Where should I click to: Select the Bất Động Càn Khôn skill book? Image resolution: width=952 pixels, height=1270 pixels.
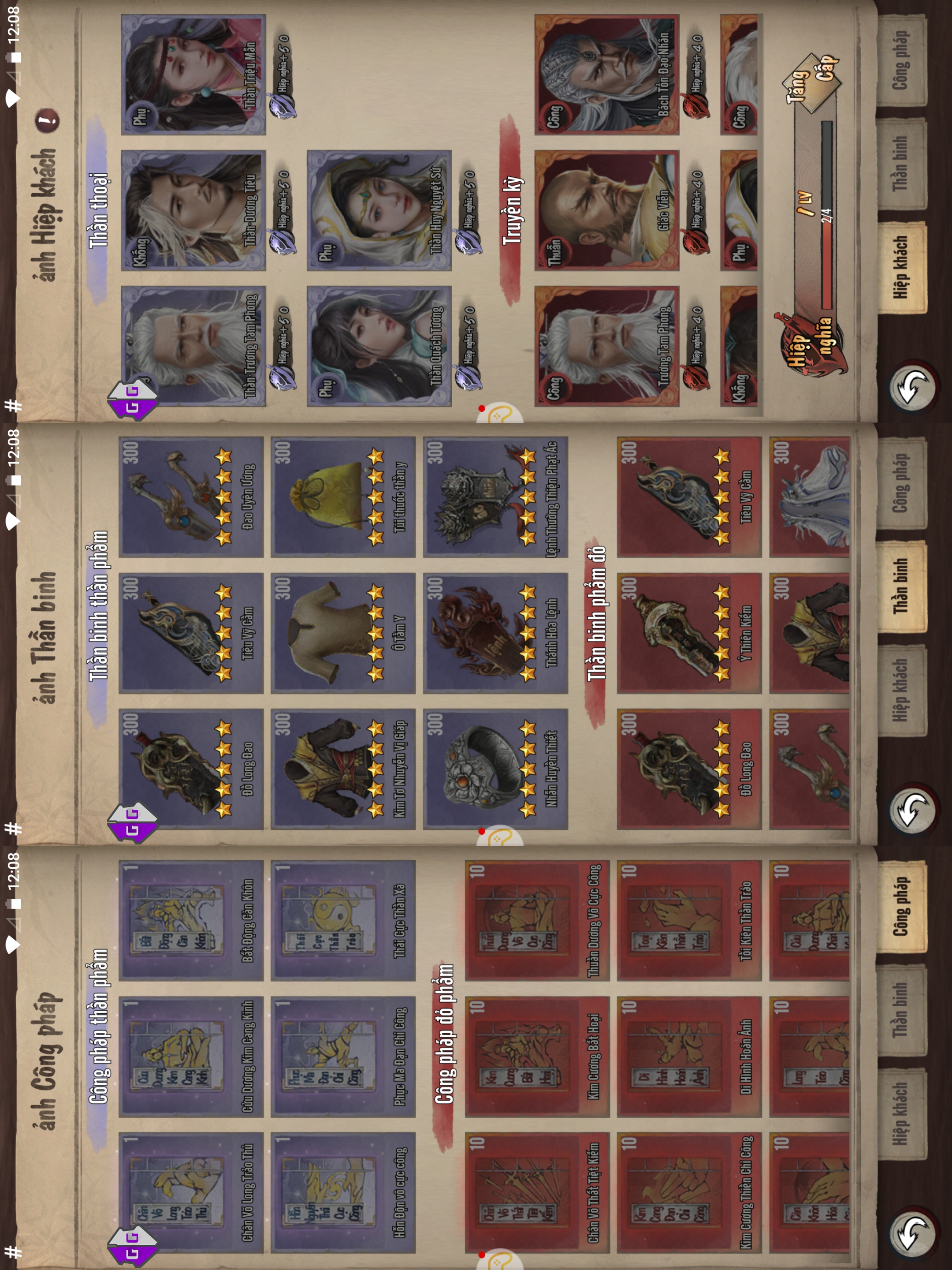(191, 920)
